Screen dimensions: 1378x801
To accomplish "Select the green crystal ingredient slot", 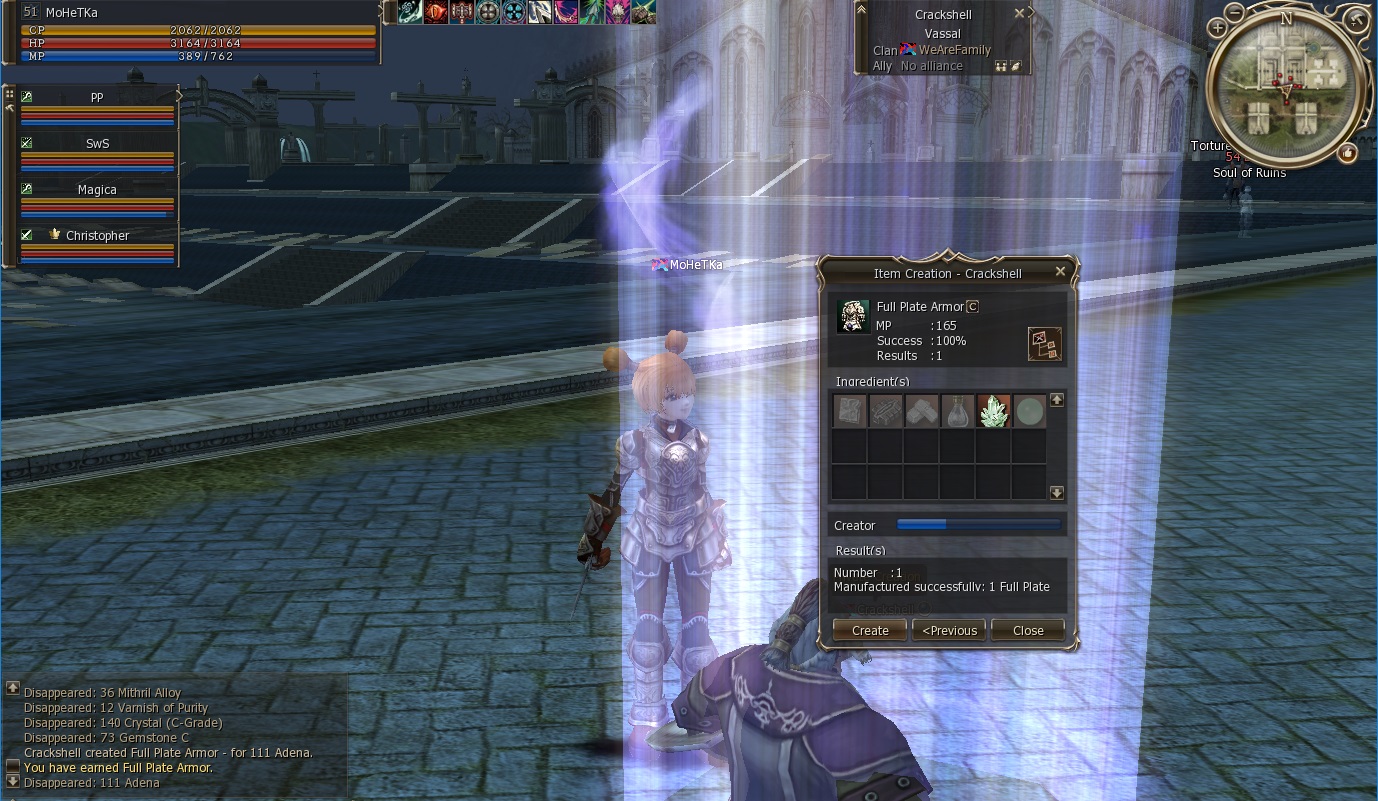I will point(993,411).
